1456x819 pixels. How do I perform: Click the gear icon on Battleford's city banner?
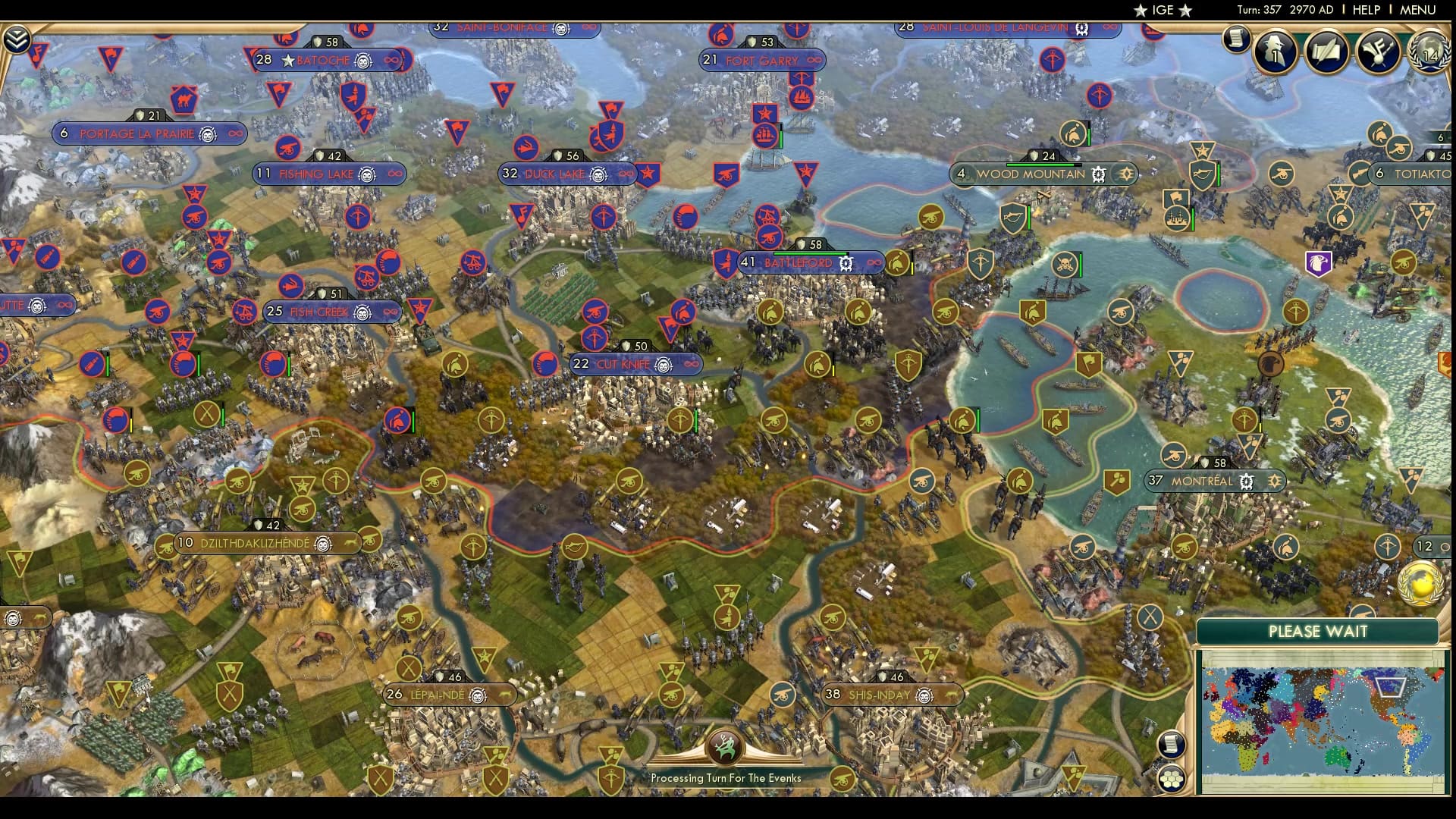click(x=846, y=263)
